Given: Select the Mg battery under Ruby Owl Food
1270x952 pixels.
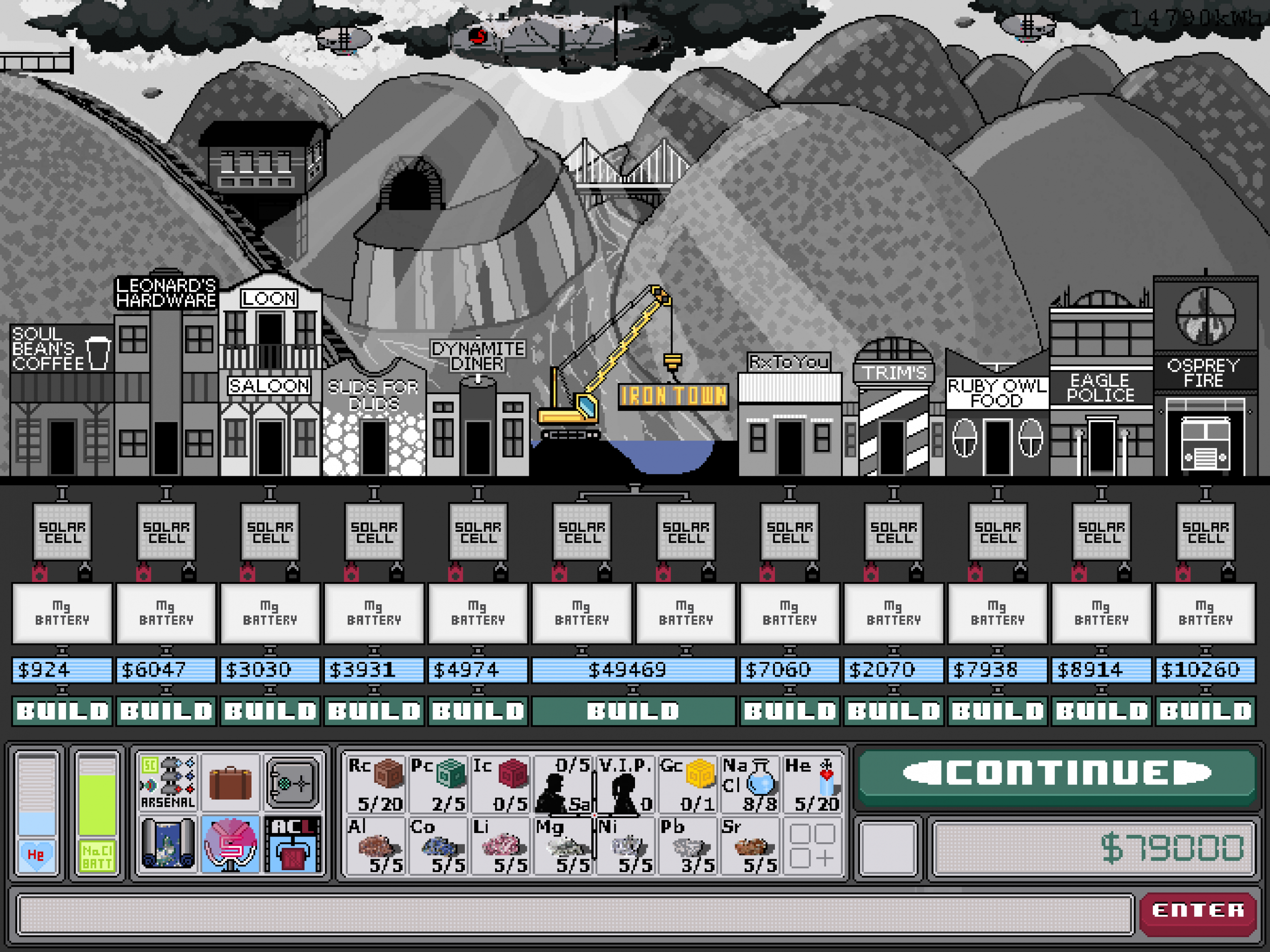Looking at the screenshot, I should click(x=997, y=613).
